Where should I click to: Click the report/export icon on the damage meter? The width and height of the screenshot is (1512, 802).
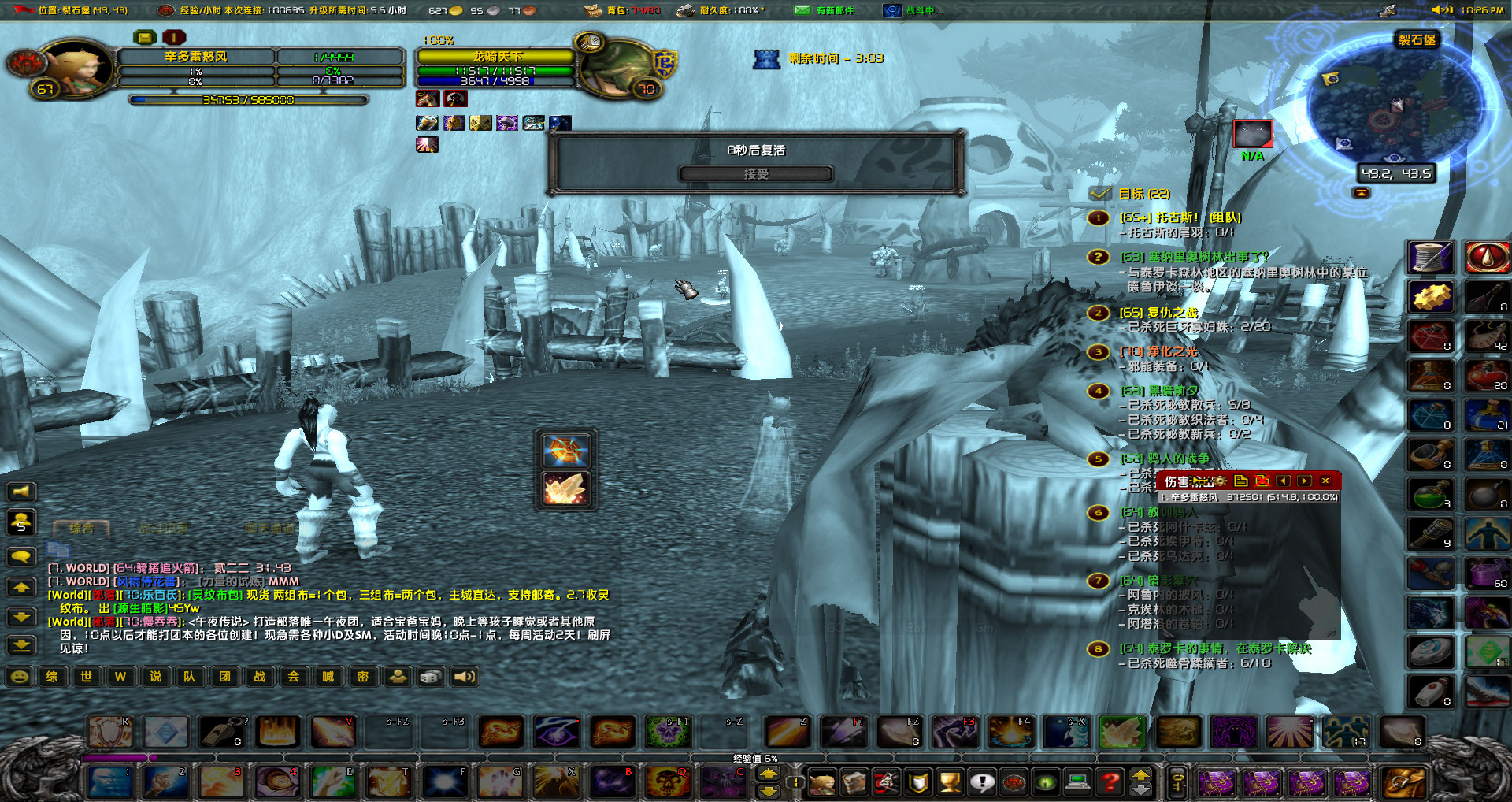point(1242,481)
